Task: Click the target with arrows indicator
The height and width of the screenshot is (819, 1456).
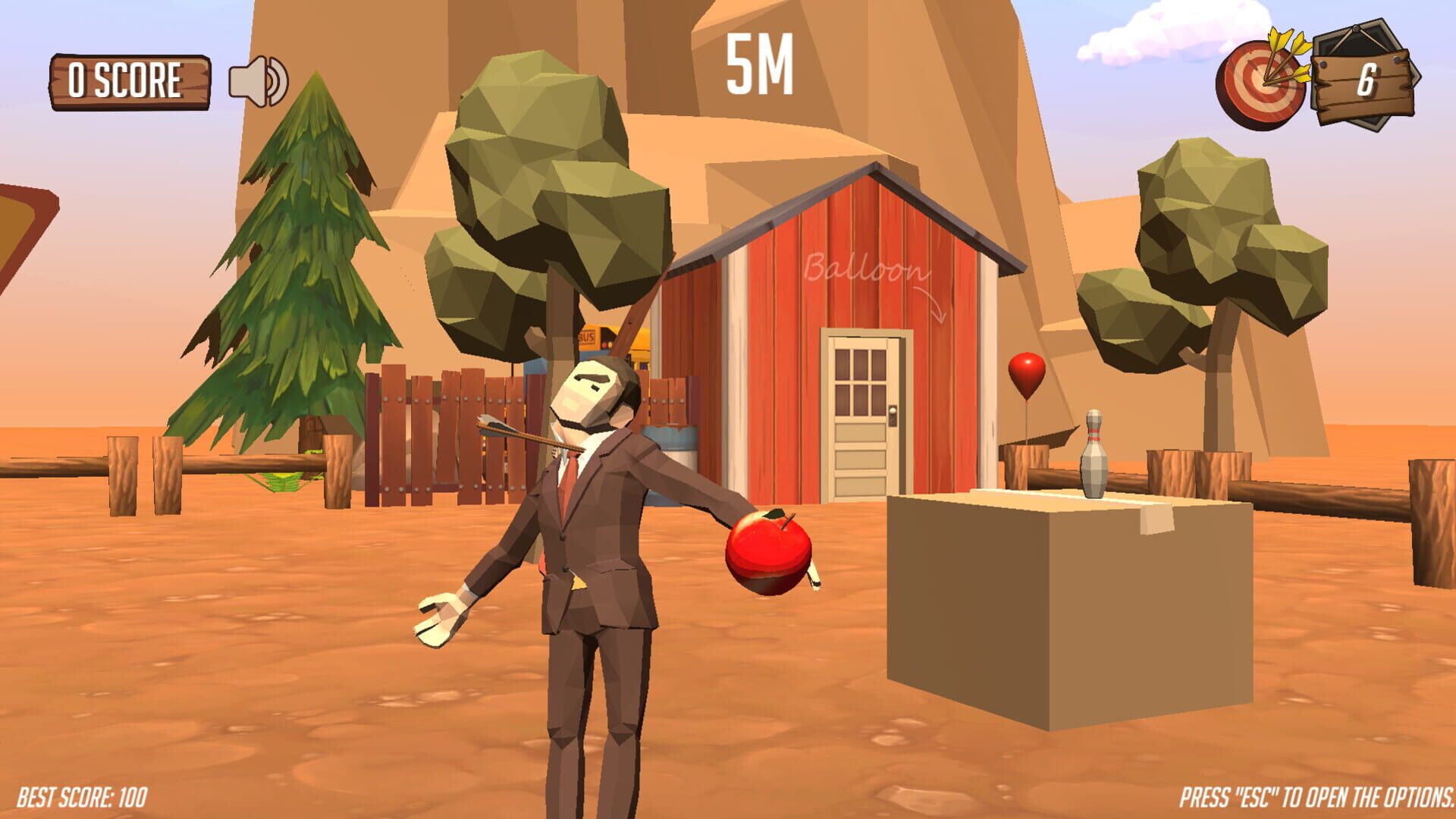Action: (1263, 83)
